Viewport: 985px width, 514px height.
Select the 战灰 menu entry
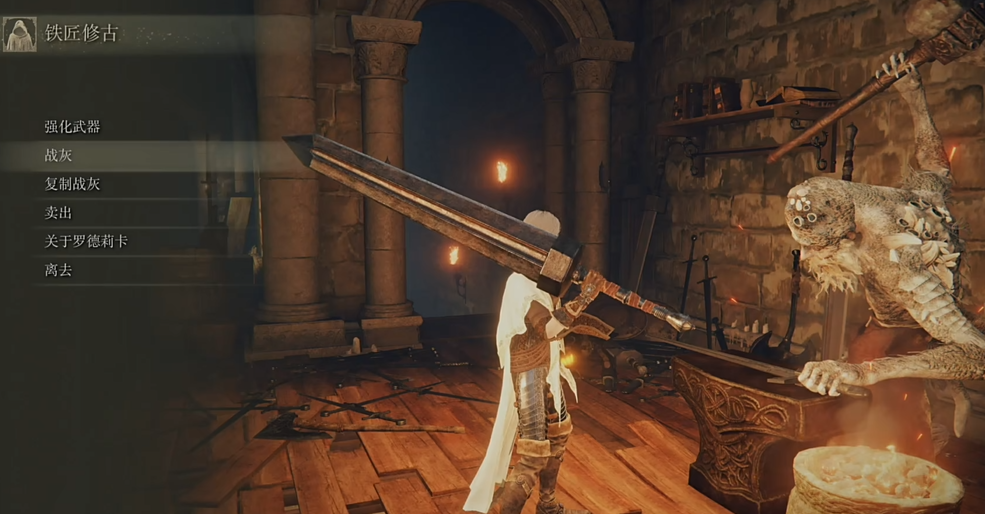click(59, 156)
